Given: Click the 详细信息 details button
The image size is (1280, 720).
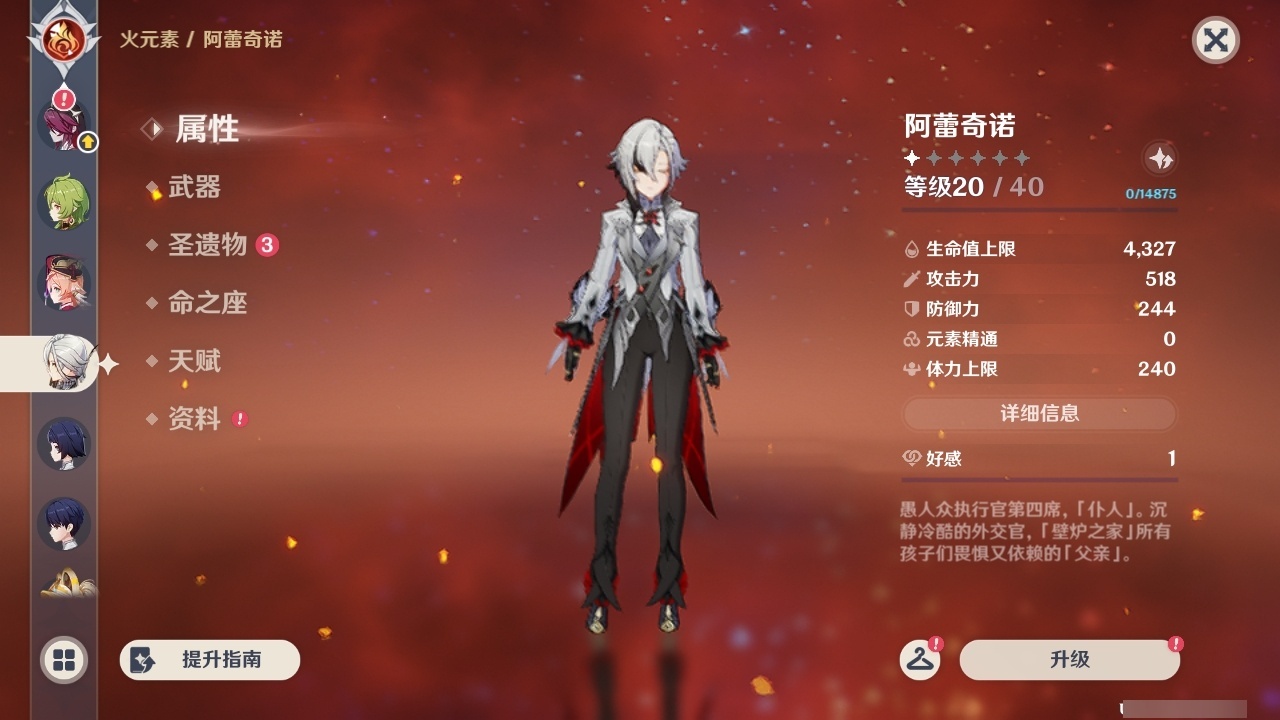Looking at the screenshot, I should (x=1040, y=413).
